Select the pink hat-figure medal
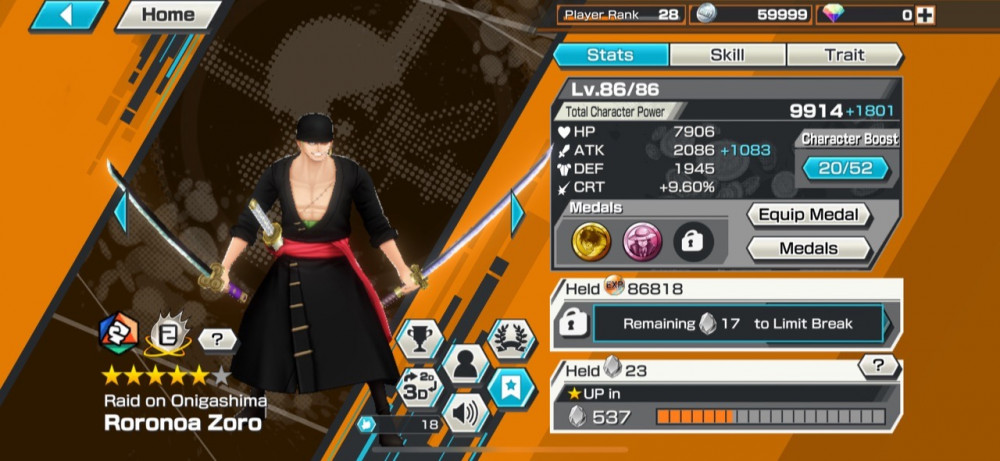Viewport: 1000px width, 461px height. point(642,240)
